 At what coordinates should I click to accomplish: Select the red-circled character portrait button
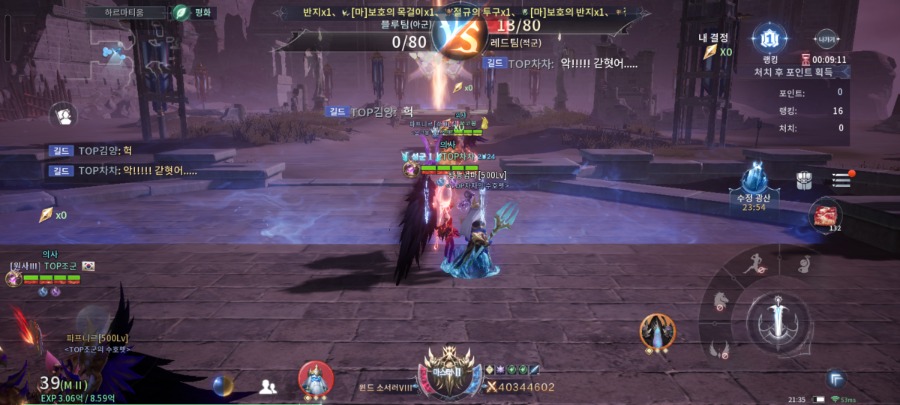point(315,378)
